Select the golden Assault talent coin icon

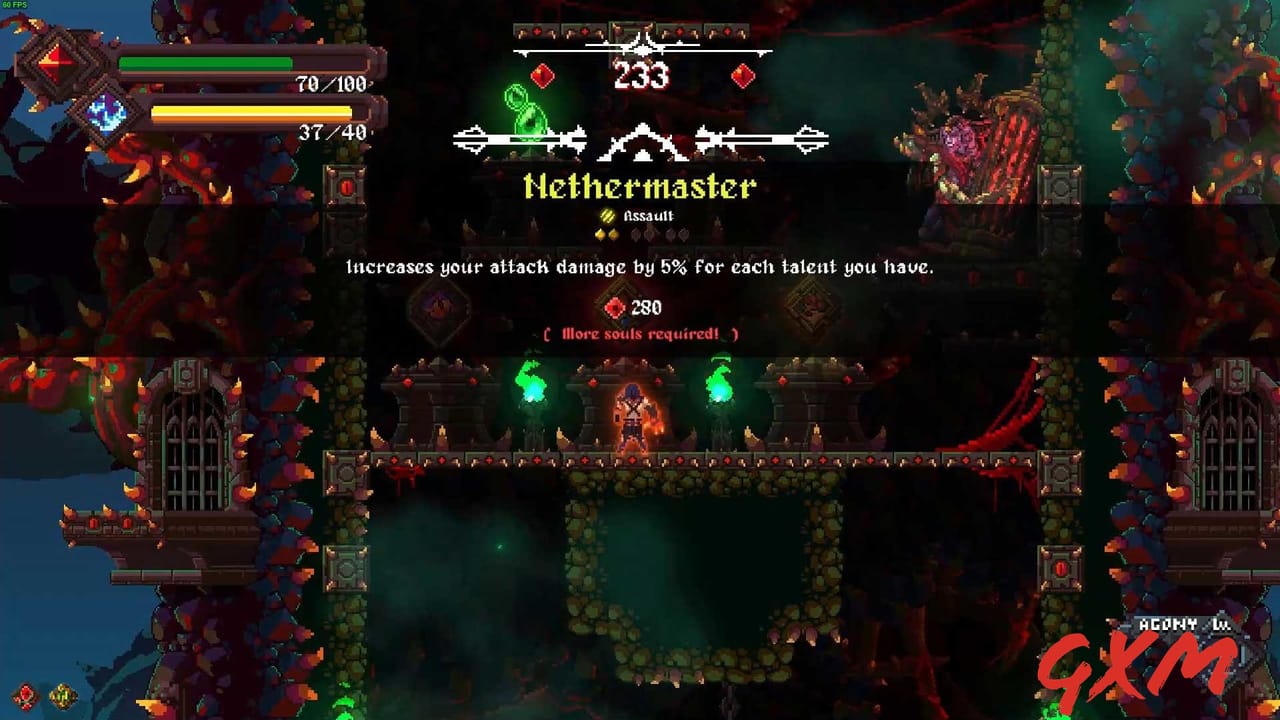(607, 214)
